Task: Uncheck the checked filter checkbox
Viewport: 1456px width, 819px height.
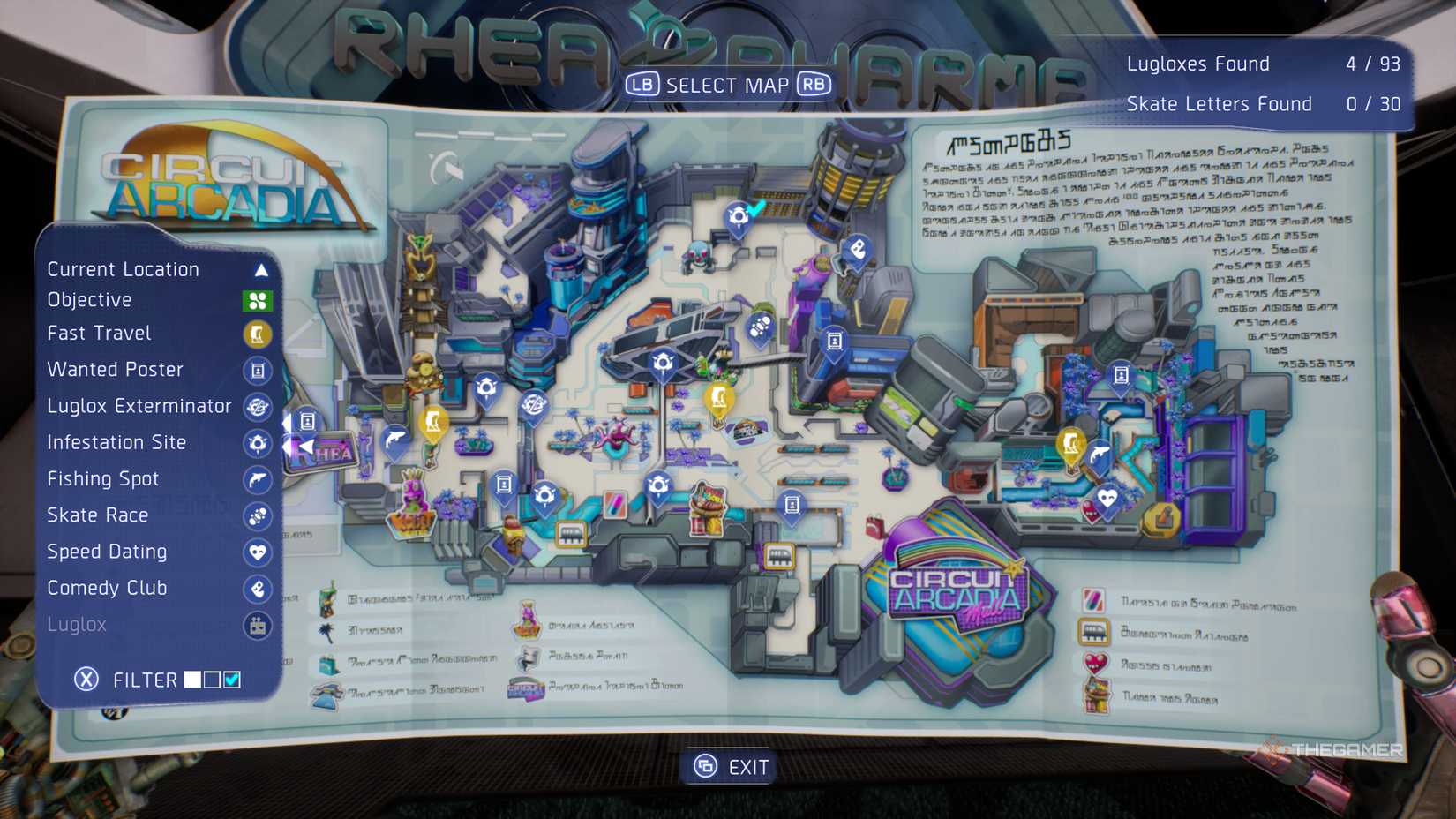Action: 231,679
